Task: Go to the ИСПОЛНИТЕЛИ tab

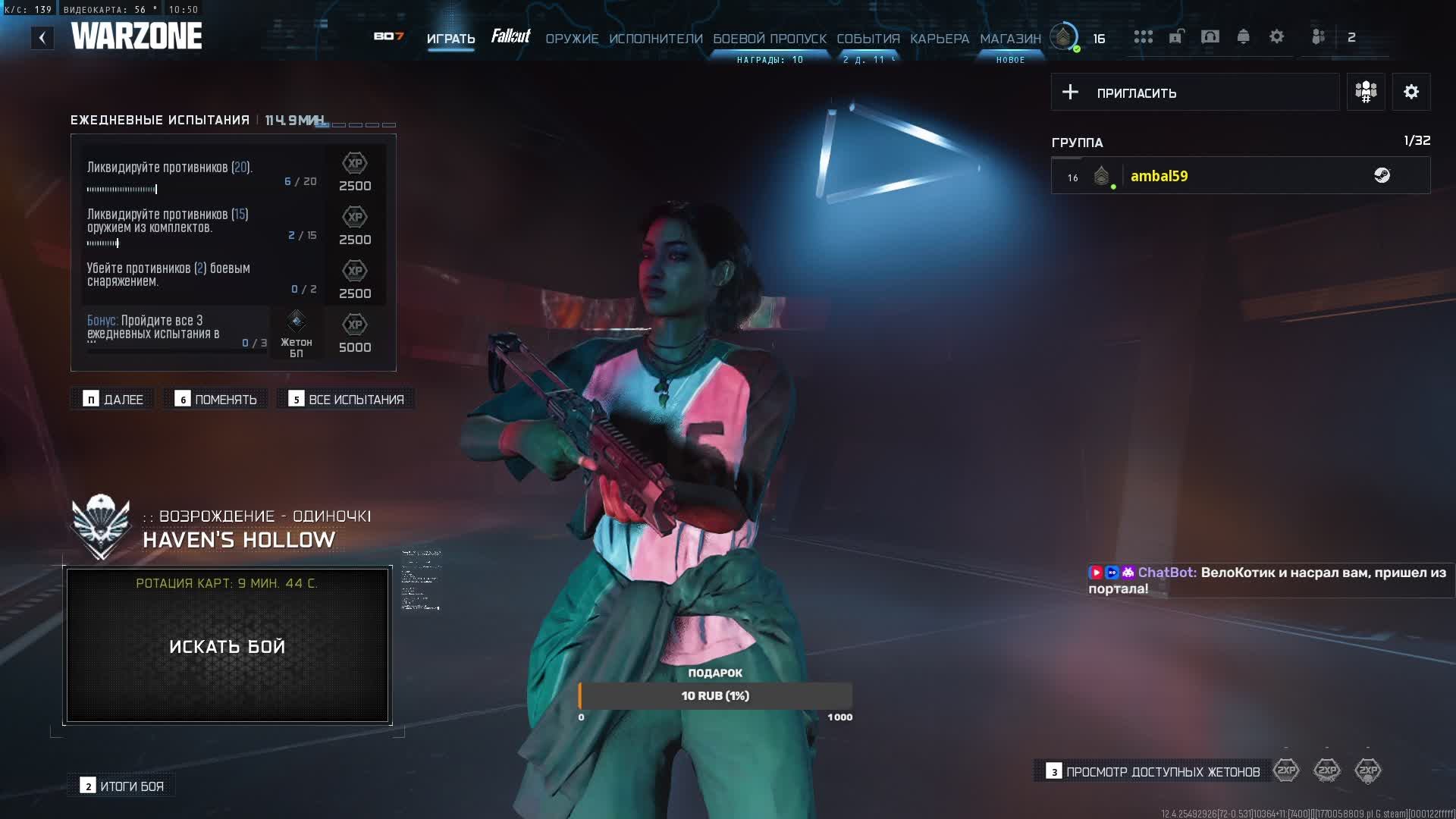Action: tap(655, 39)
